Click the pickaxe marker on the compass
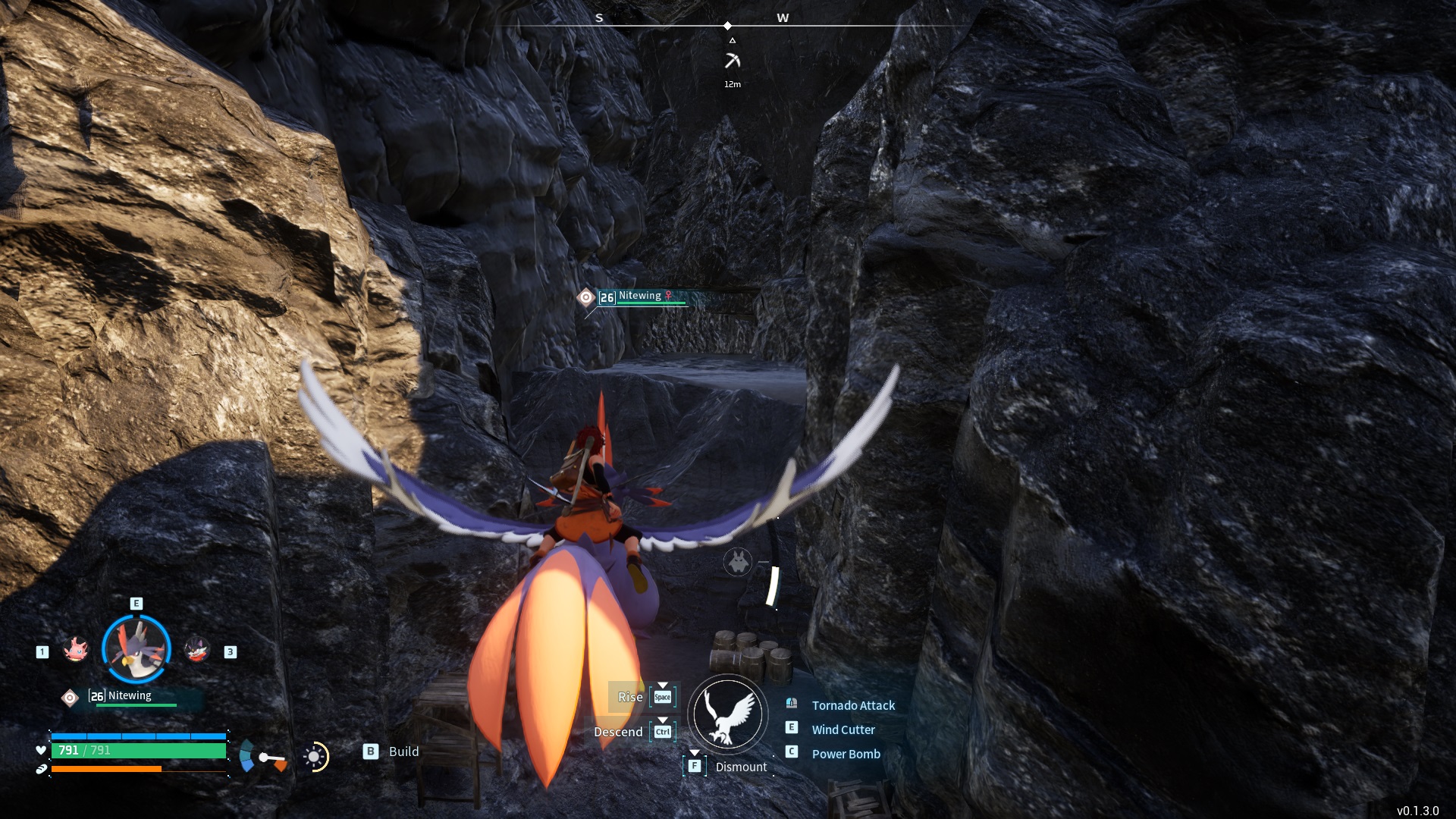1456x819 pixels. coord(732,61)
